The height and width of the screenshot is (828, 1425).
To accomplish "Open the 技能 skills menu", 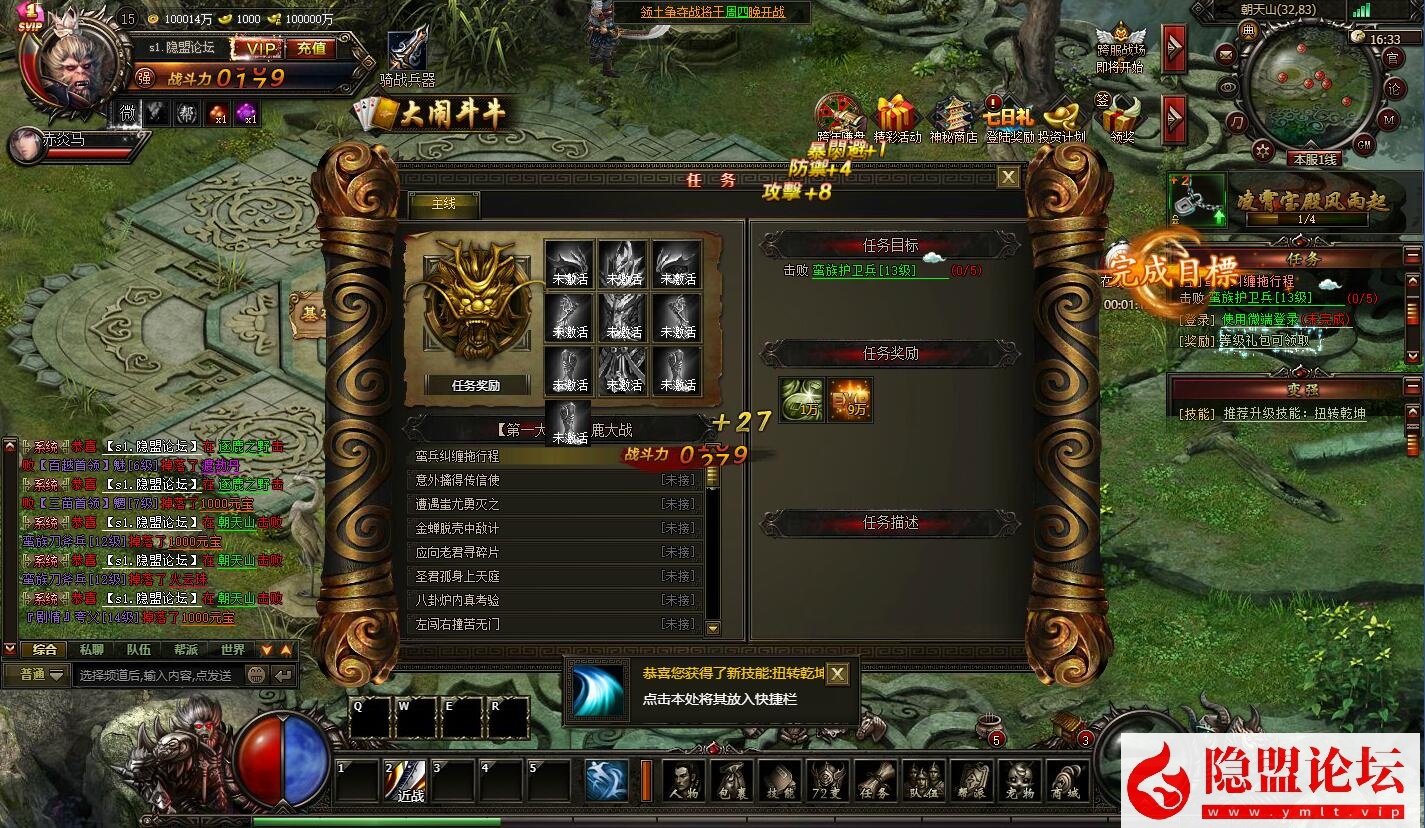I will (781, 780).
